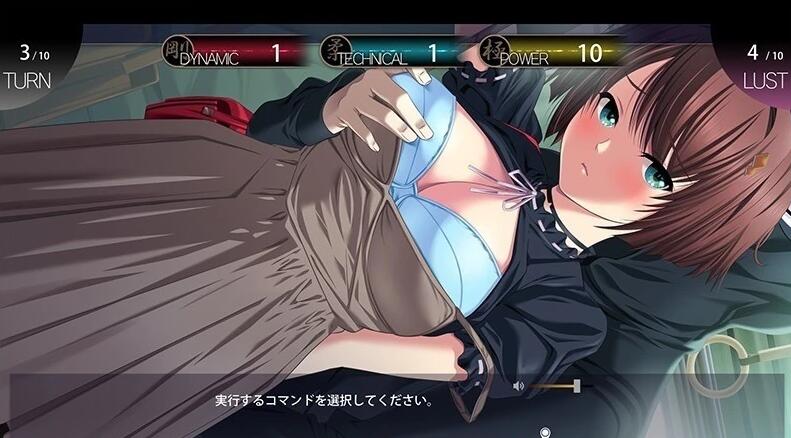Click the round marker at bottom edge
Screen dimensions: 791x438
[545, 432]
